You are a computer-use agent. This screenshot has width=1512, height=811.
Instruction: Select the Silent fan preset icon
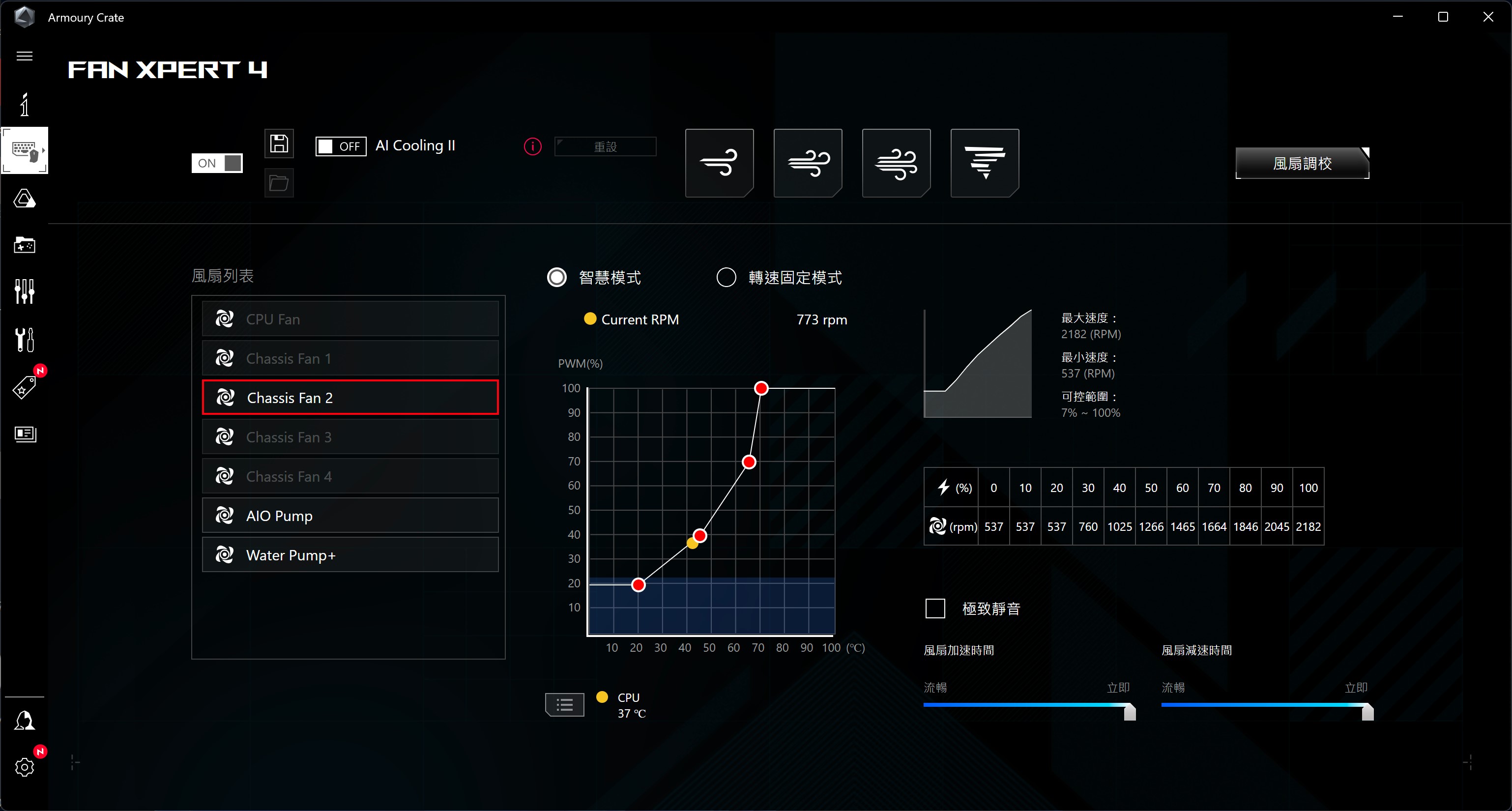719,163
